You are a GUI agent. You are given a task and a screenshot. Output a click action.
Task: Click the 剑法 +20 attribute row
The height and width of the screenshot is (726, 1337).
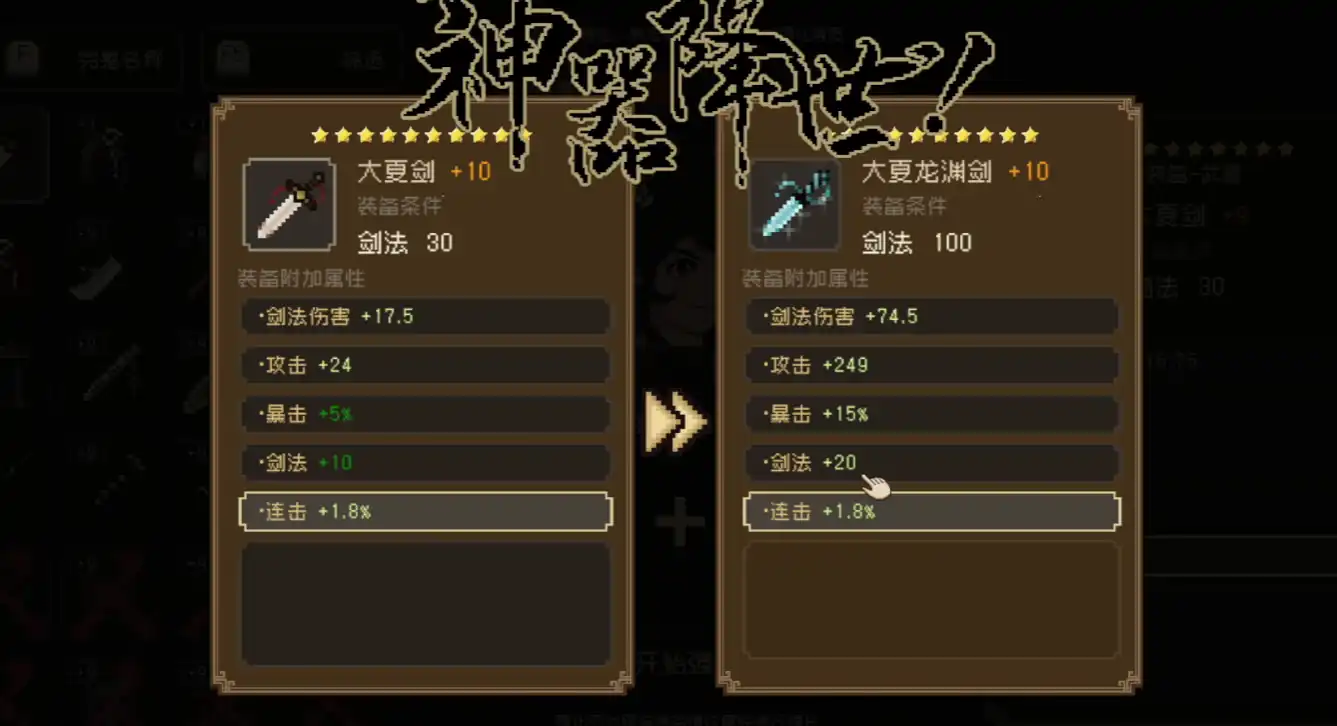point(931,463)
